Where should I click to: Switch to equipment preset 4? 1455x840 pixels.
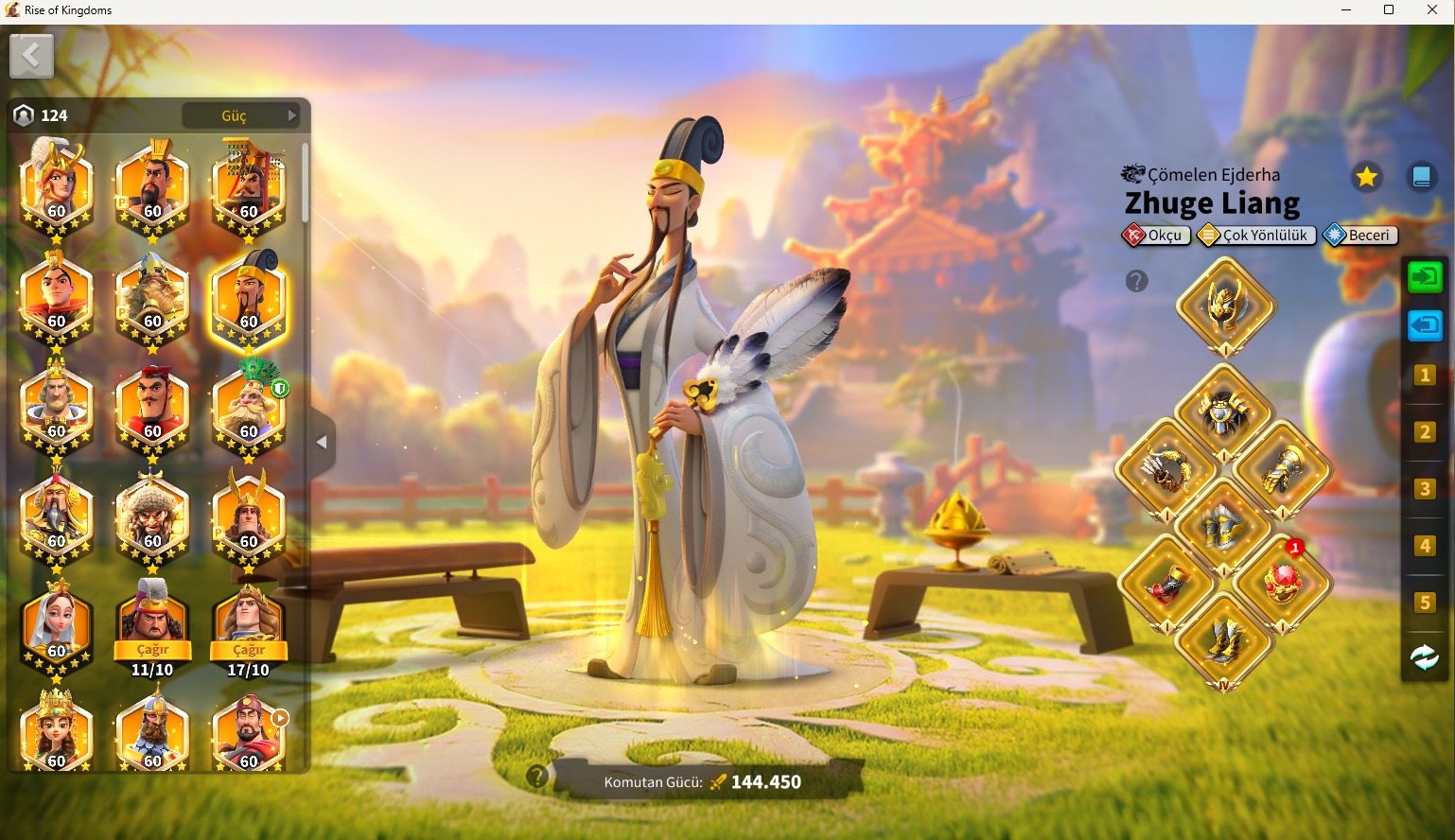[1425, 546]
